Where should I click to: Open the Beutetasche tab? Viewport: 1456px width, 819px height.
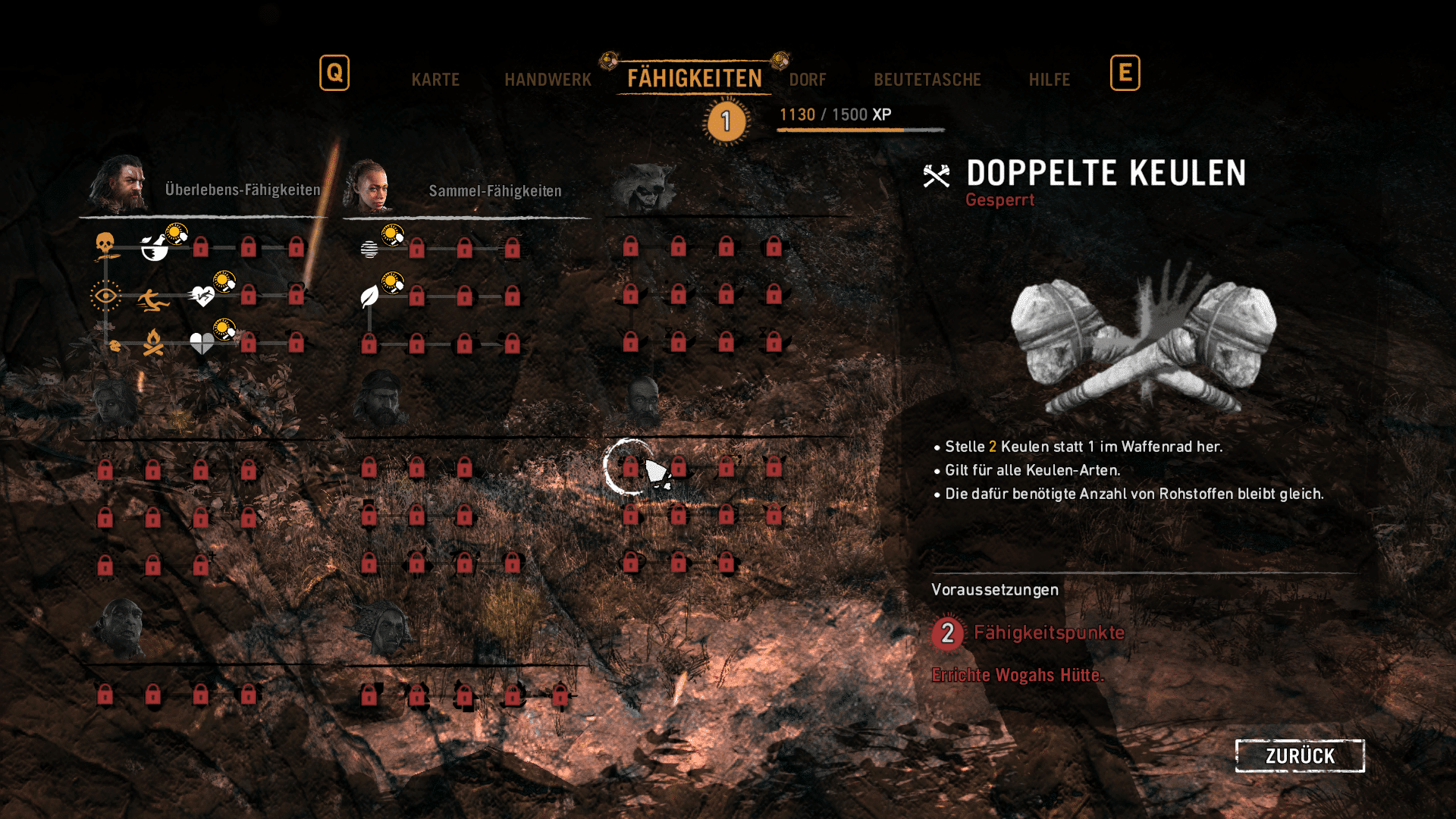tap(927, 80)
